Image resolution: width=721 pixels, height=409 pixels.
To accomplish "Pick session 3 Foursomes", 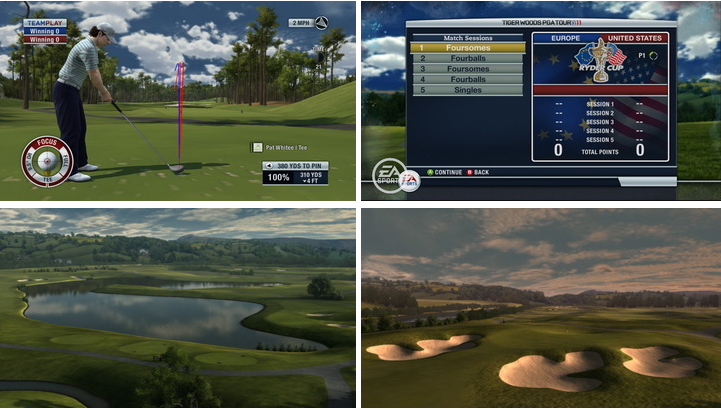I will click(x=468, y=69).
